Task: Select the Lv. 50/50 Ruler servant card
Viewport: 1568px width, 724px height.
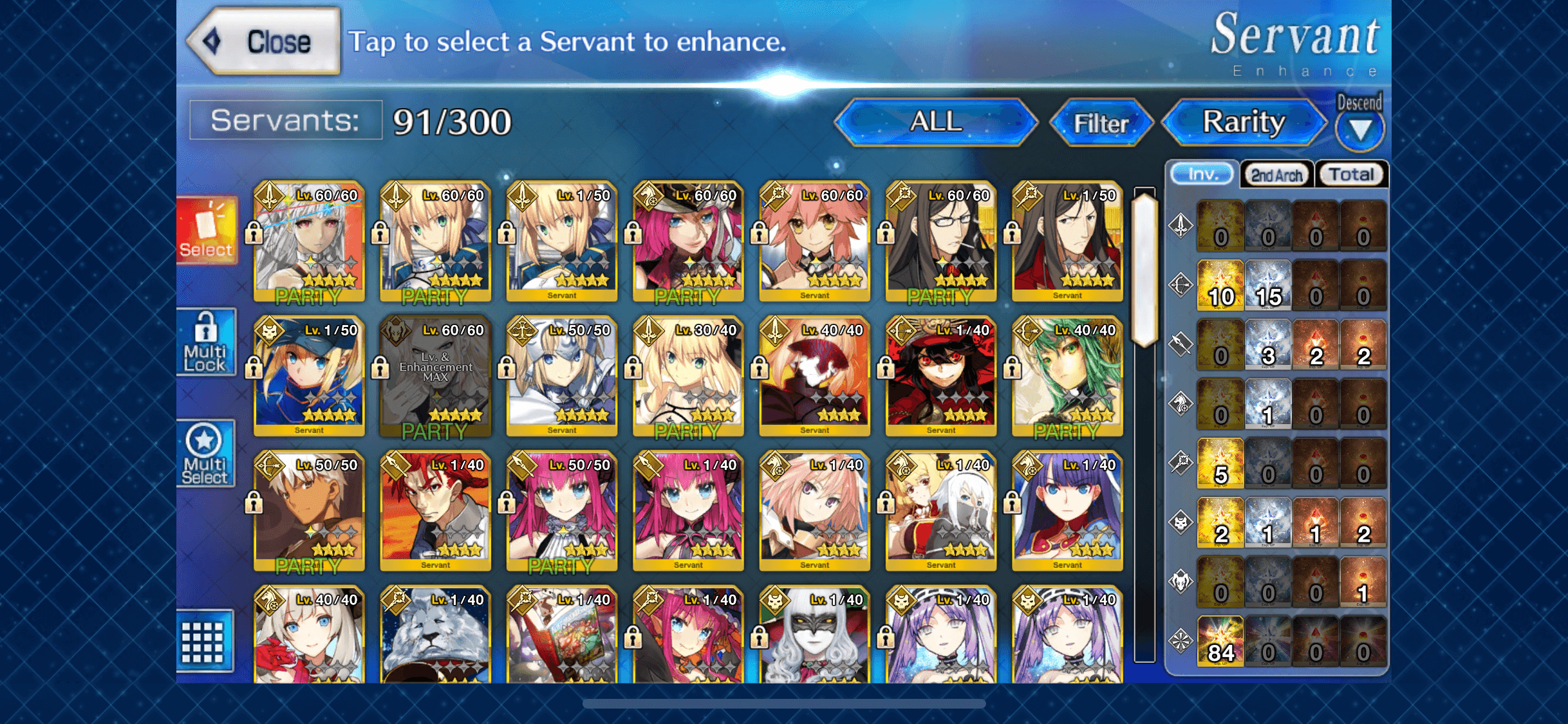Action: 561,376
